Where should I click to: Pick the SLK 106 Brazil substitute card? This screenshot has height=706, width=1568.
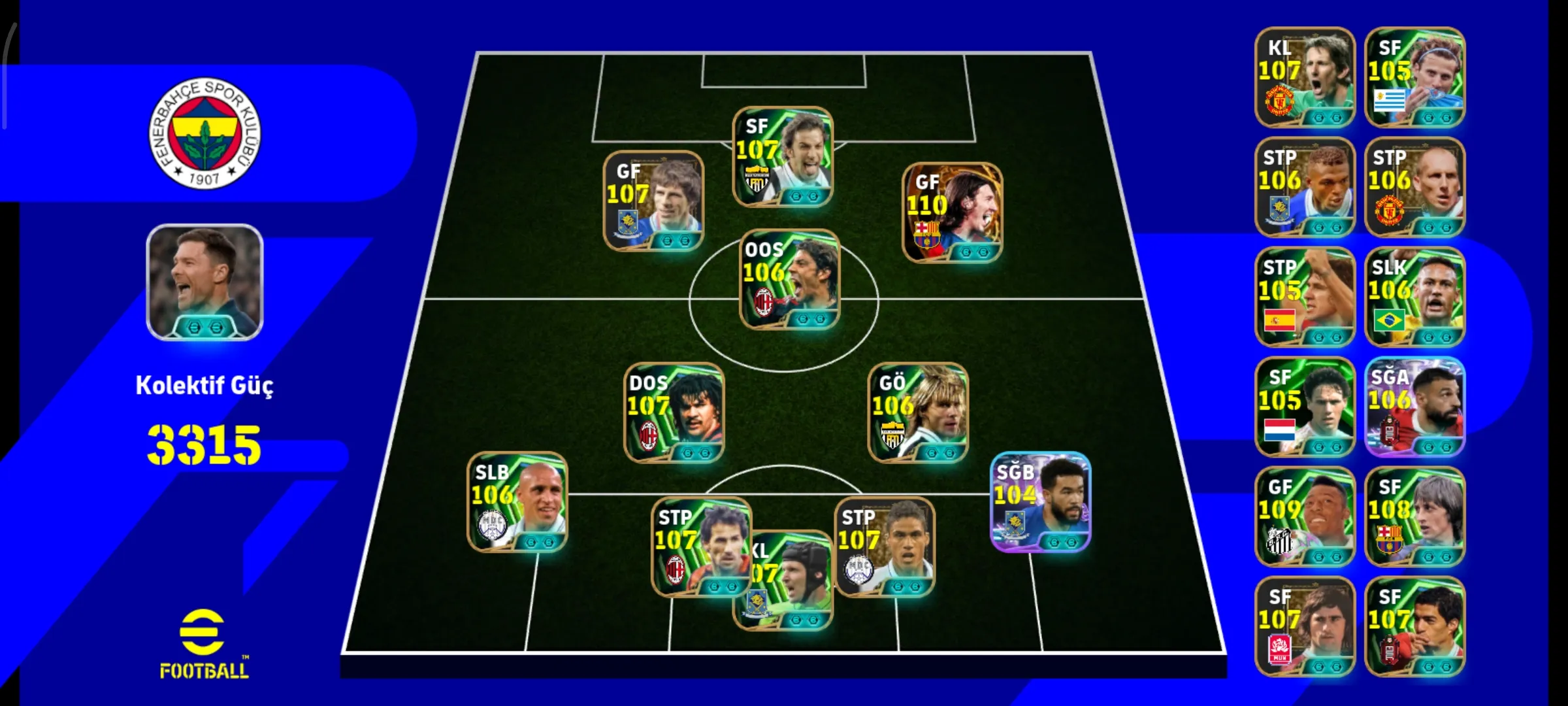click(x=1414, y=297)
